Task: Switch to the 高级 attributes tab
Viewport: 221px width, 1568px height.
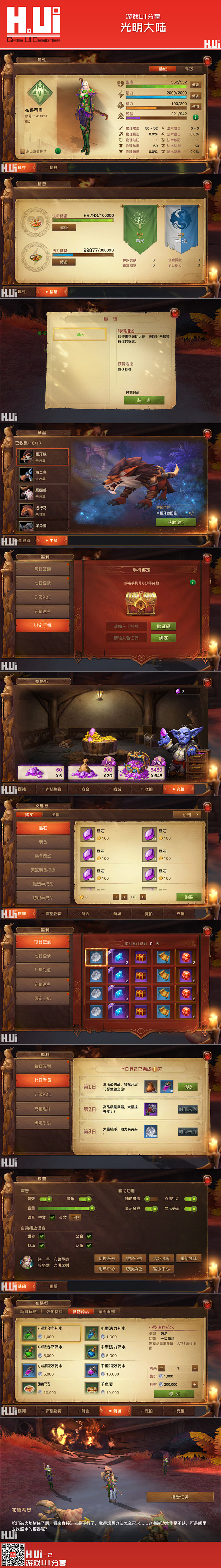Action: pyautogui.click(x=189, y=69)
